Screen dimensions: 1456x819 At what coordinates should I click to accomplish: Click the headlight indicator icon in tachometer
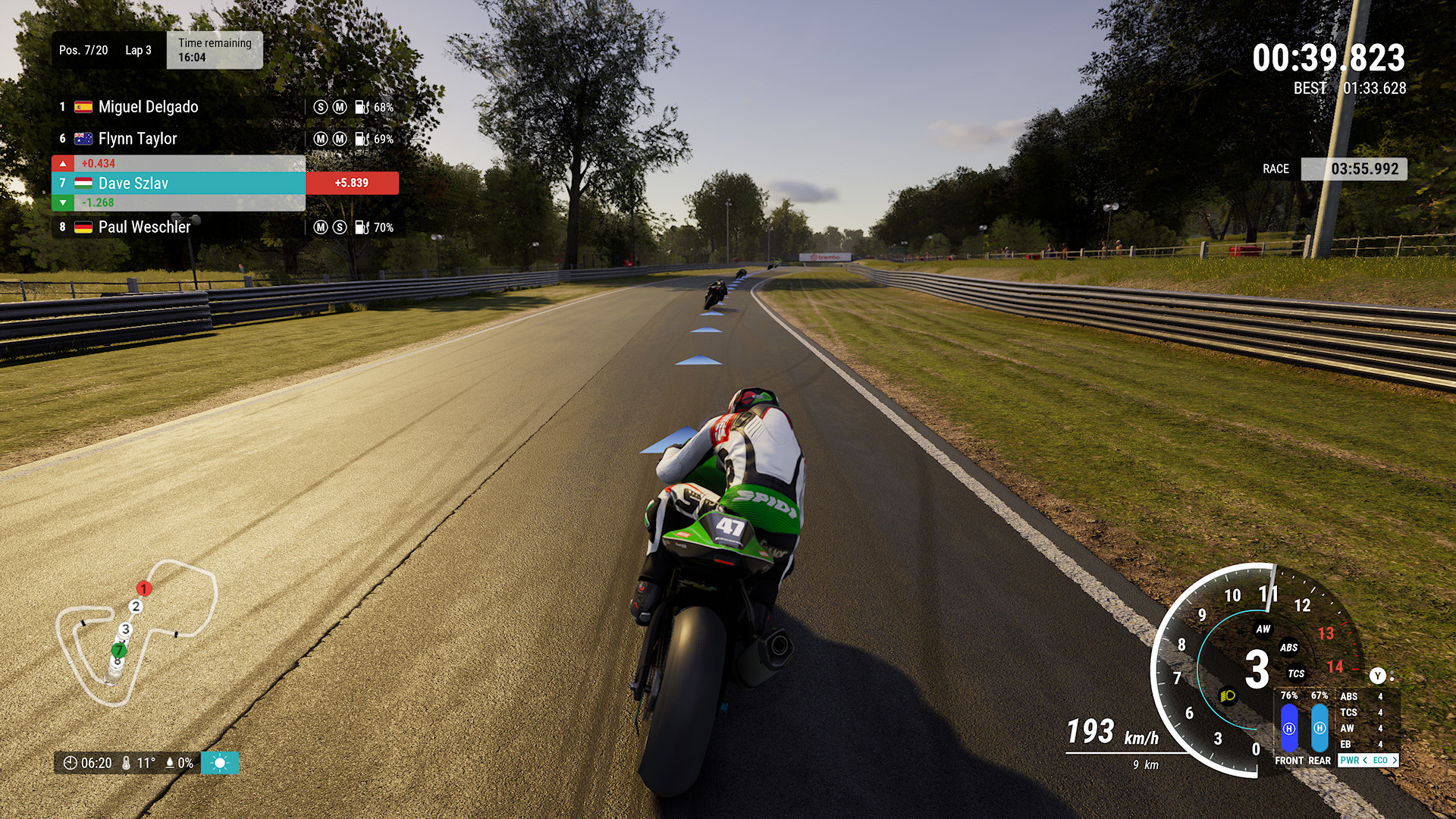1228,695
